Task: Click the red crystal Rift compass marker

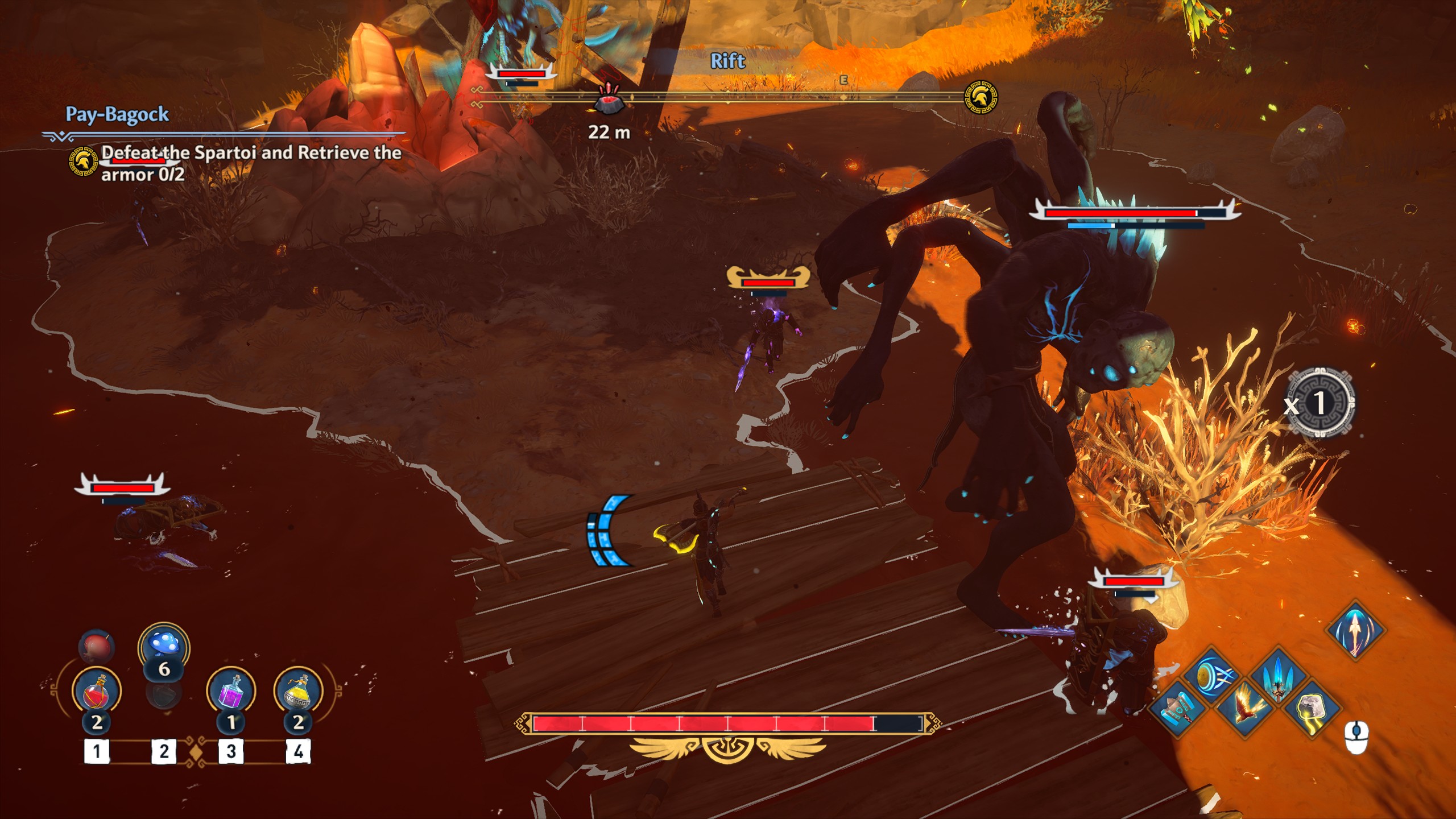Action: click(x=609, y=100)
